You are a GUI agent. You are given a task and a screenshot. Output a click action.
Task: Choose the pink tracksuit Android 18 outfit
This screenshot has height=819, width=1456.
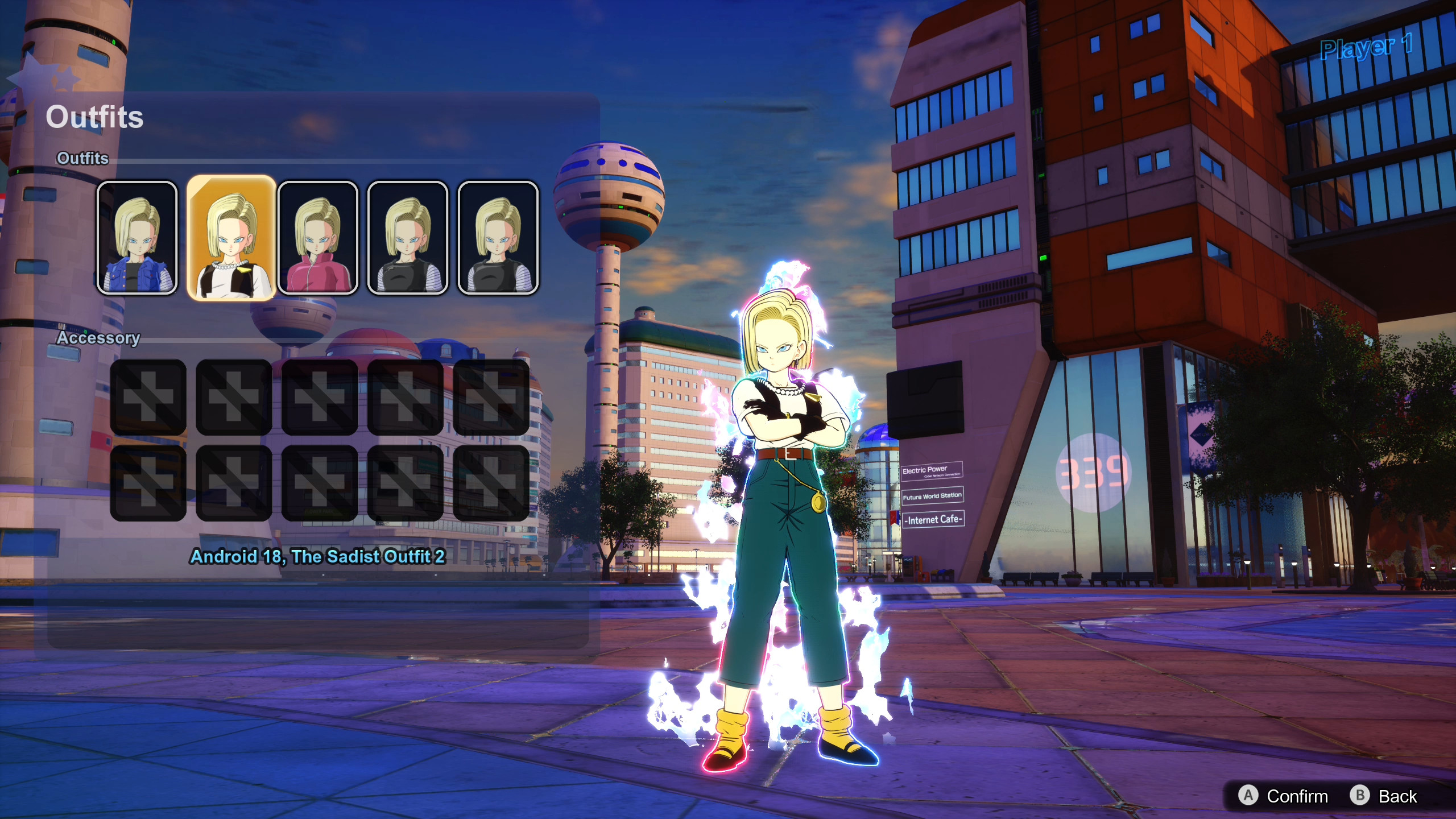318,238
